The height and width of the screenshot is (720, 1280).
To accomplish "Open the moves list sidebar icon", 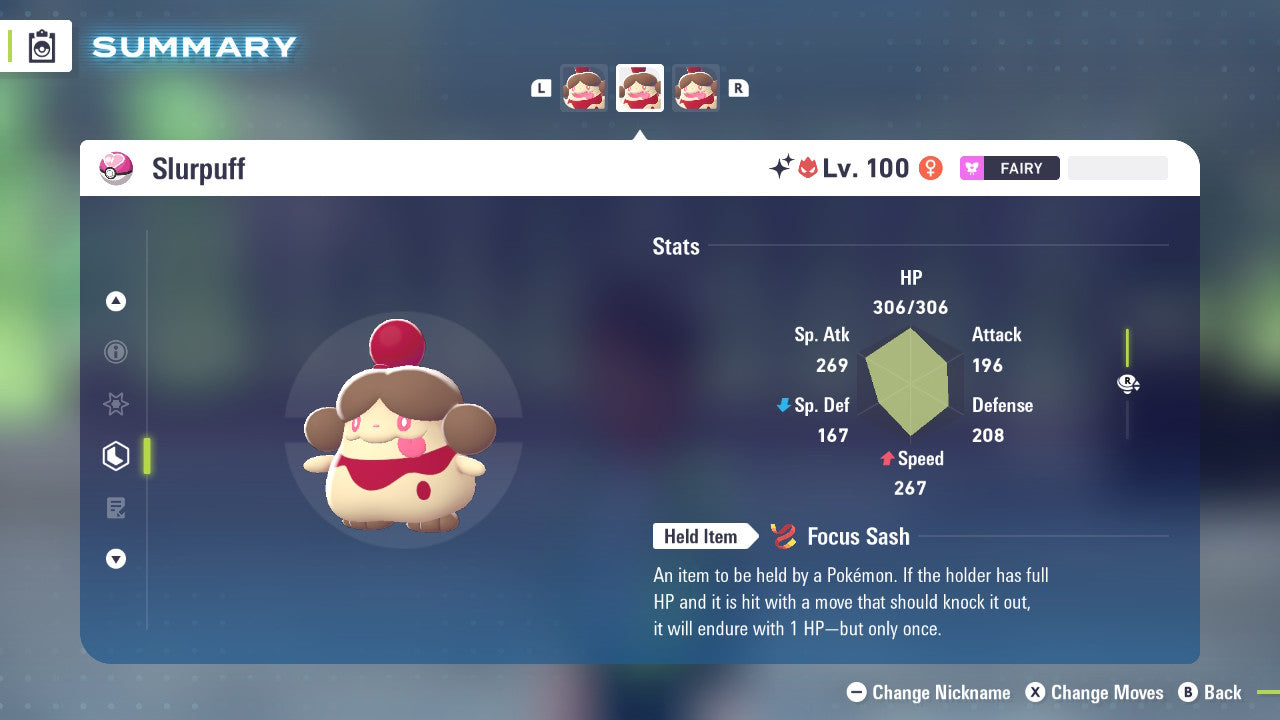I will click(116, 508).
